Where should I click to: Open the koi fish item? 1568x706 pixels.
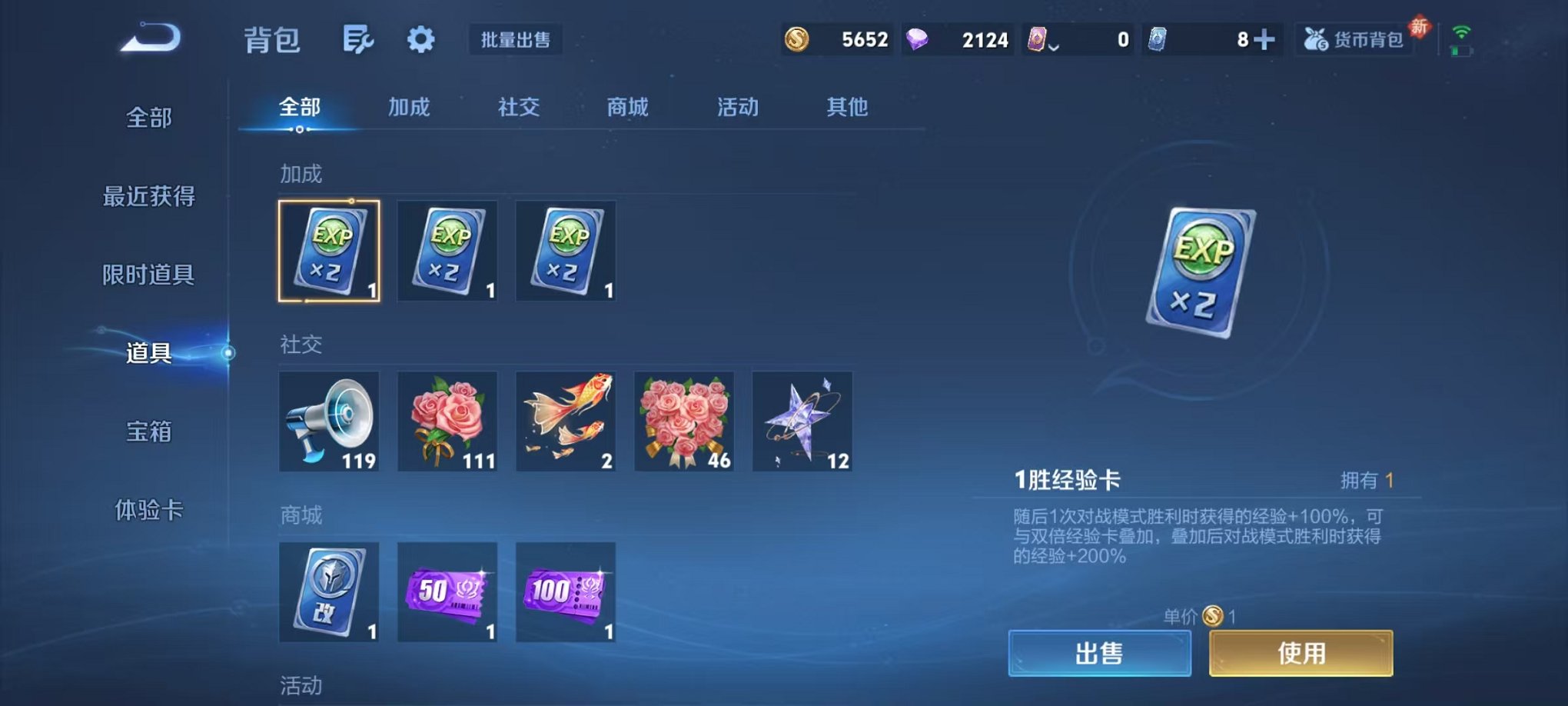(x=566, y=421)
